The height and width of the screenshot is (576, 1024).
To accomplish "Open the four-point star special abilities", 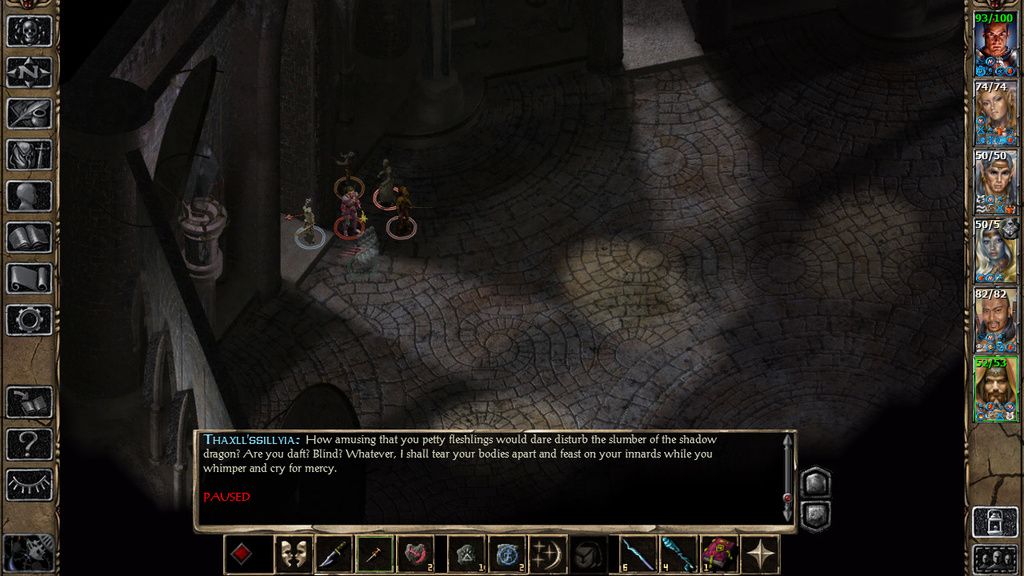I will pyautogui.click(x=762, y=555).
